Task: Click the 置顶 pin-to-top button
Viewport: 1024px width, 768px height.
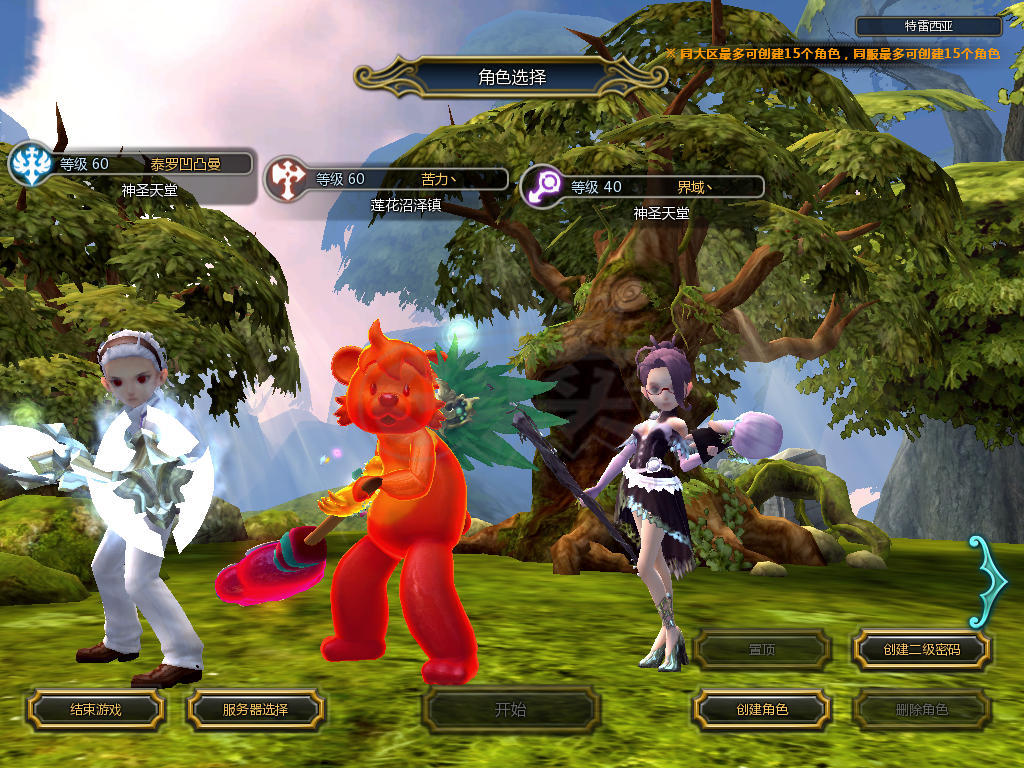Action: click(762, 649)
